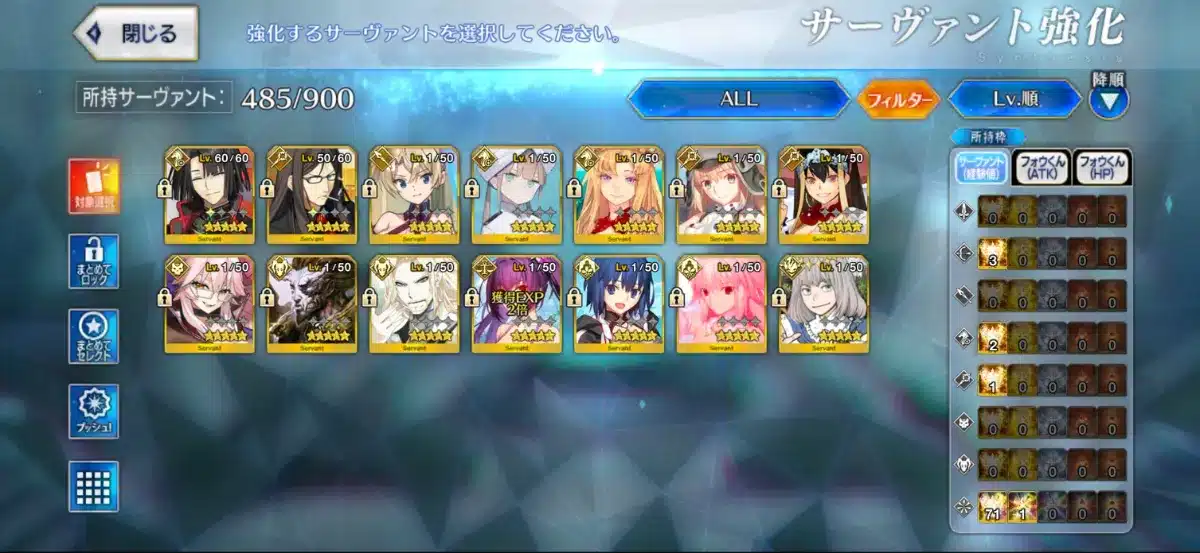Switch to the フォウくん(HP) tab
1200x553 pixels.
[1102, 168]
